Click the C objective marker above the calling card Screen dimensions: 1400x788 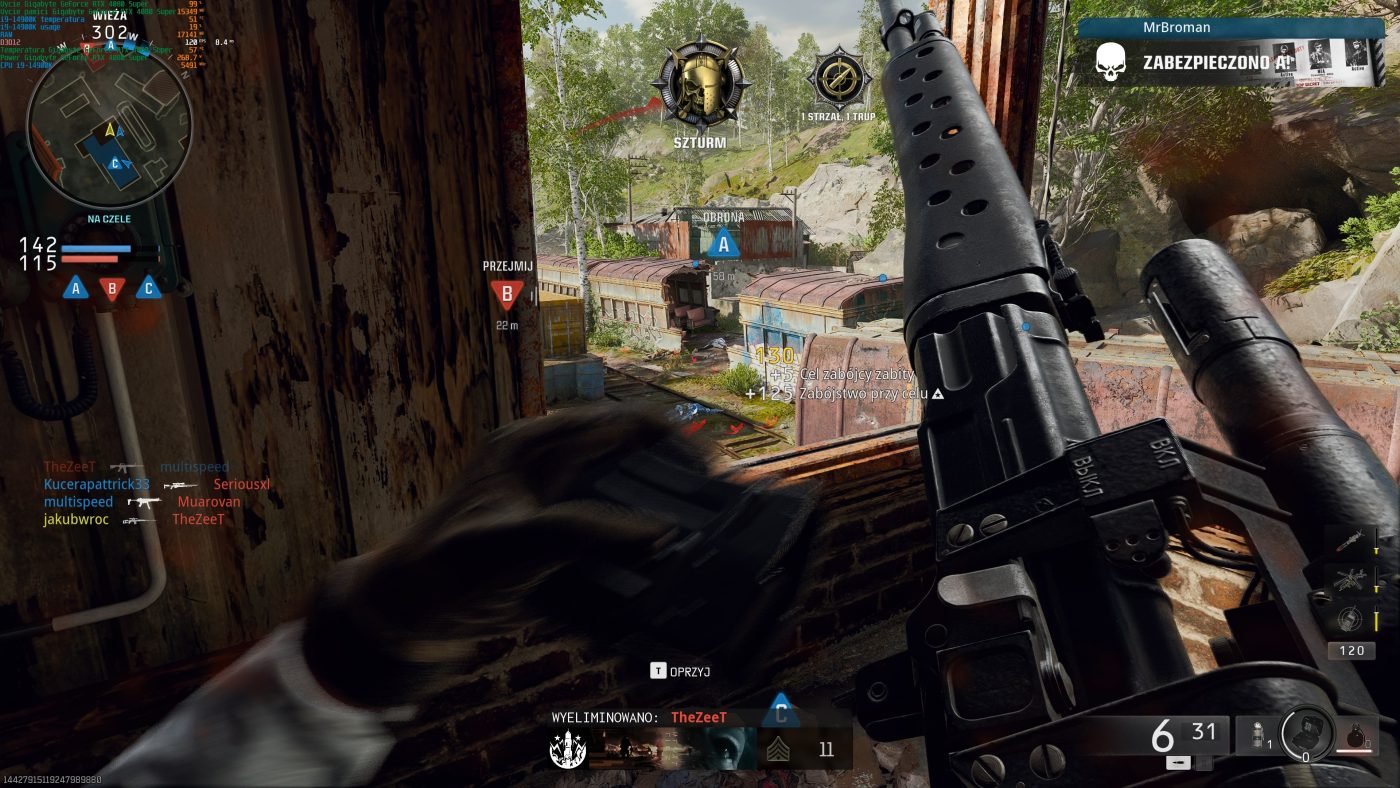(x=780, y=712)
